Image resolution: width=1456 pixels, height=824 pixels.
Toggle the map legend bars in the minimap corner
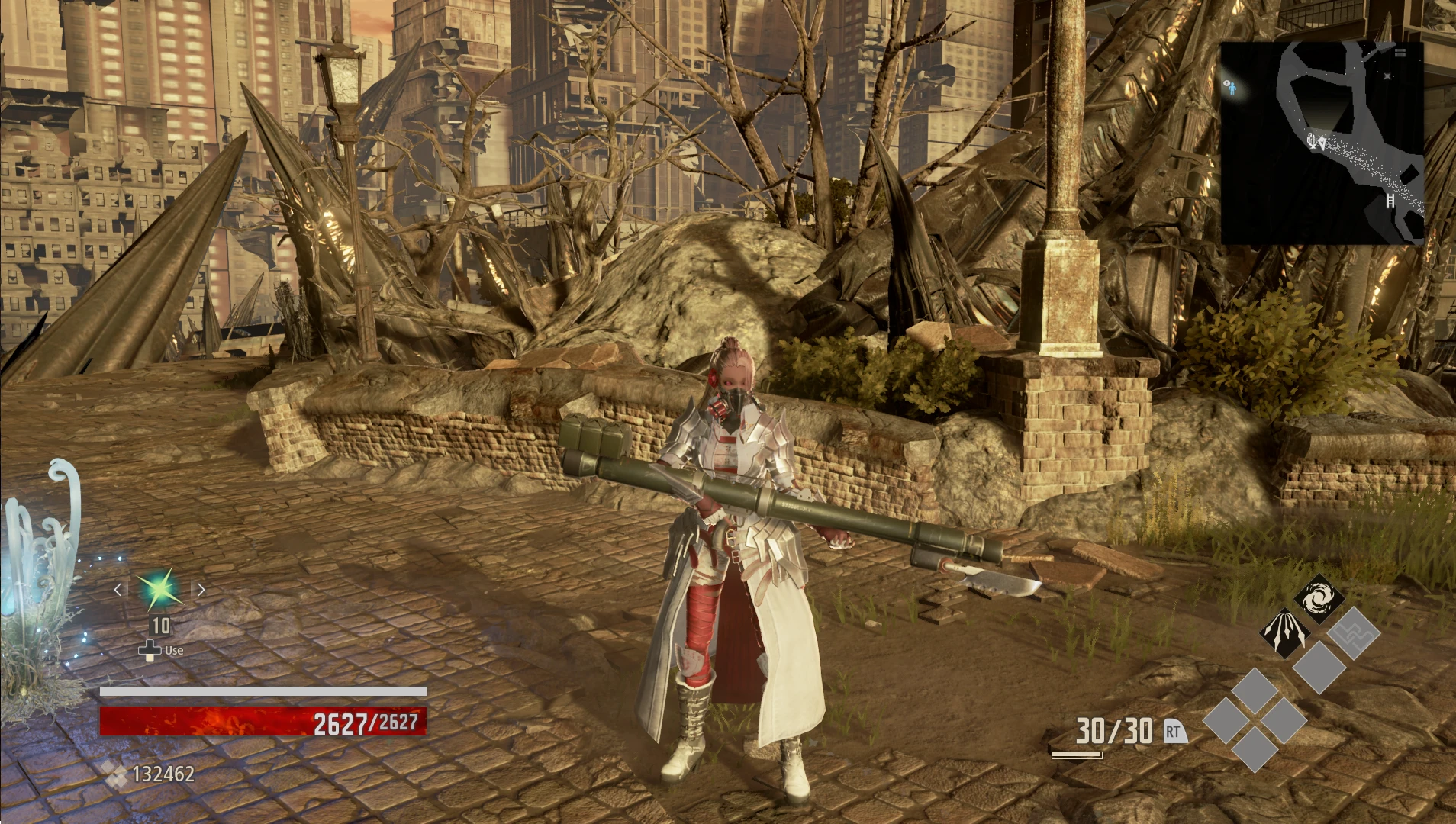1400,52
